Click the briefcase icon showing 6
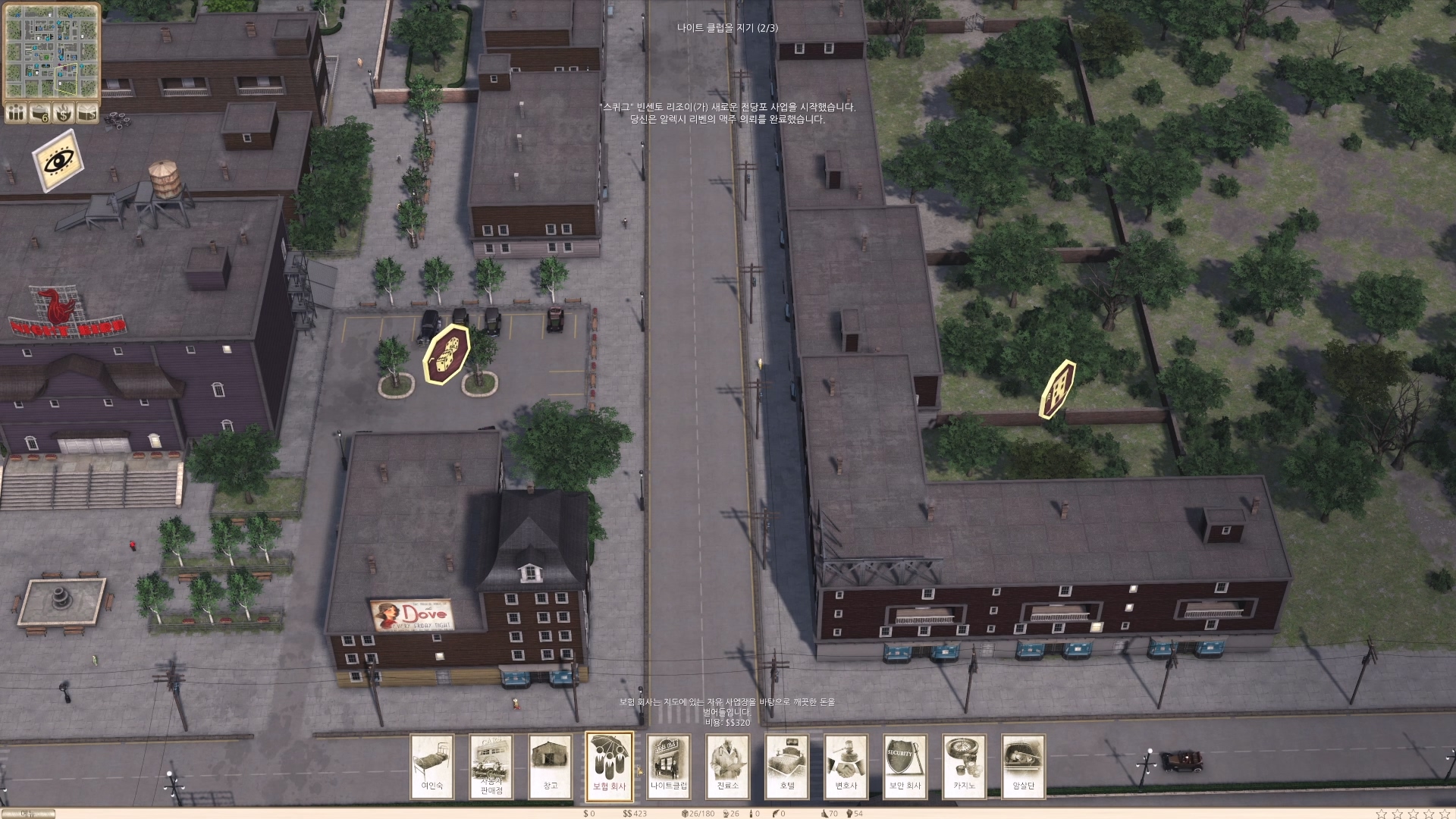This screenshot has height=819, width=1456. 39,114
